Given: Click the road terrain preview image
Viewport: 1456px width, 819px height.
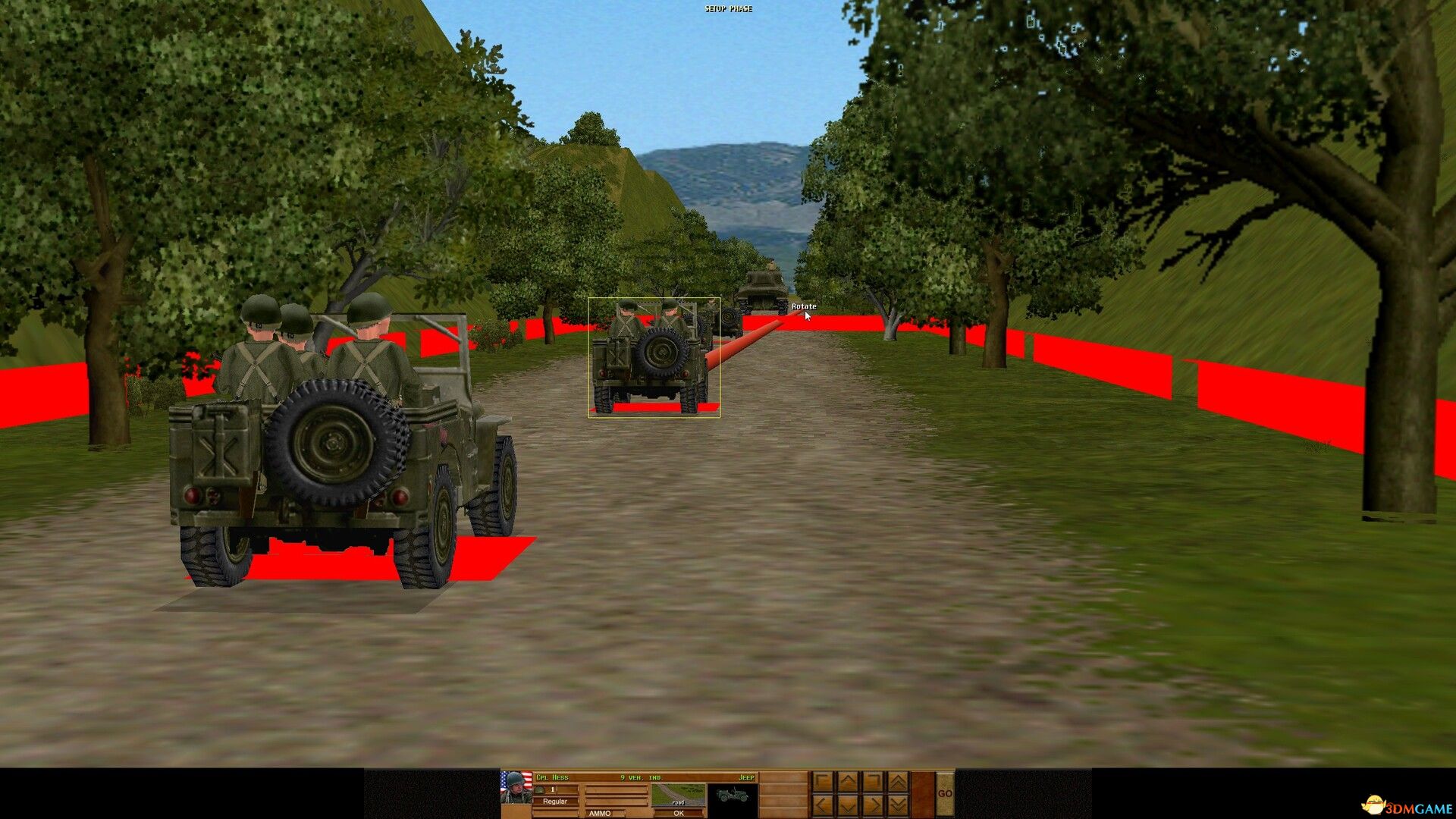Looking at the screenshot, I should point(679,795).
